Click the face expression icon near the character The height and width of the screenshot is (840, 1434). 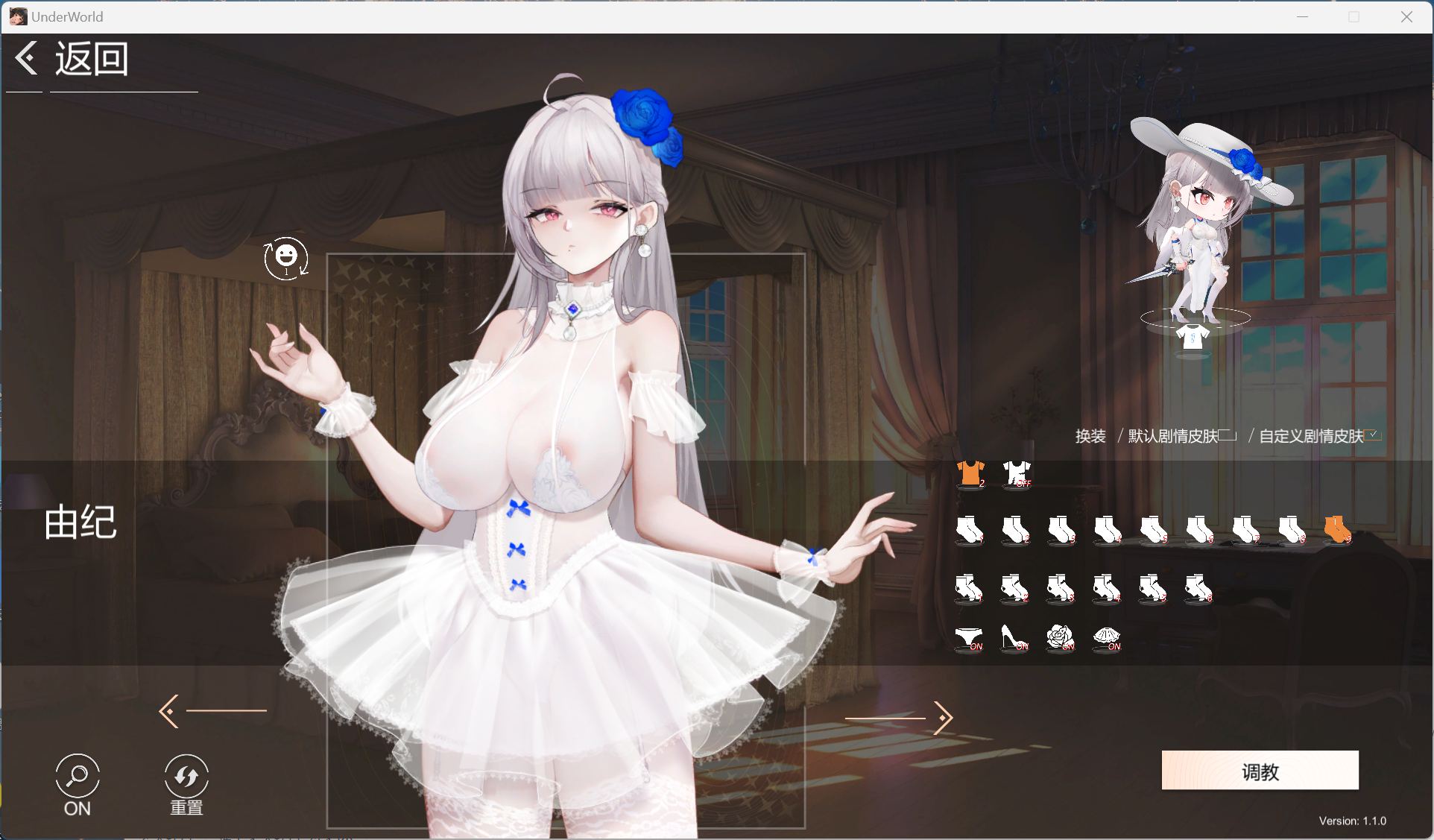(x=286, y=256)
